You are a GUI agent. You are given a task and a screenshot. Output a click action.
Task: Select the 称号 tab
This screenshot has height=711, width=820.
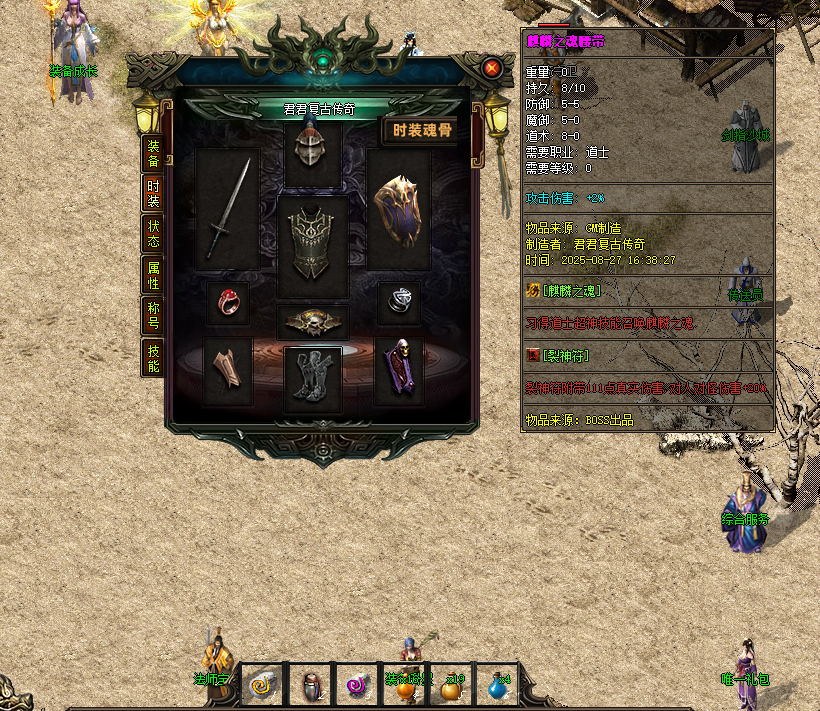[x=153, y=315]
